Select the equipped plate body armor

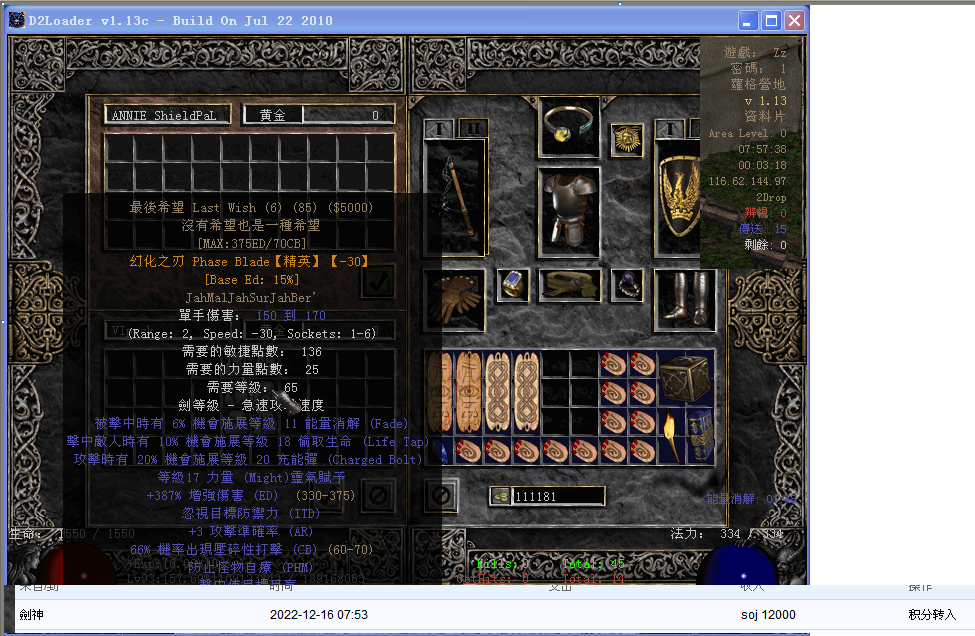(570, 208)
